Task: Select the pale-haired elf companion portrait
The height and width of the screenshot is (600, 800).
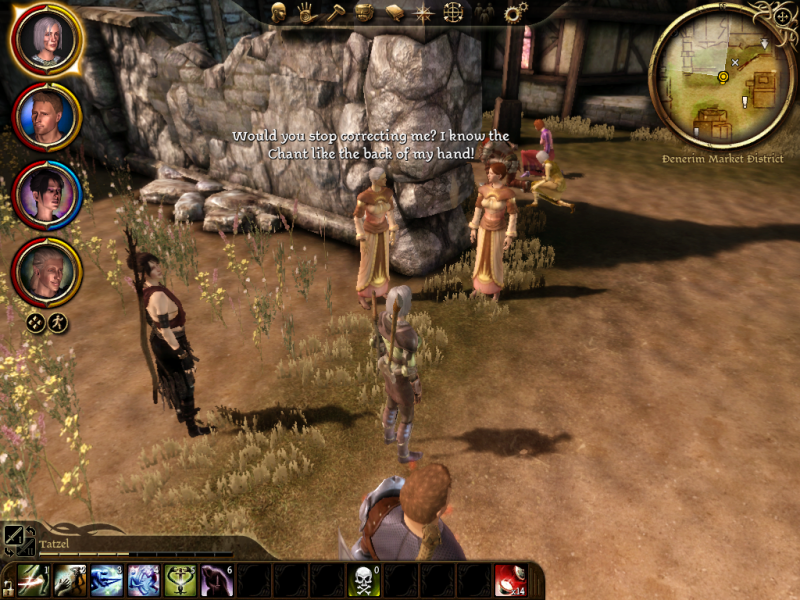Action: 46,271
